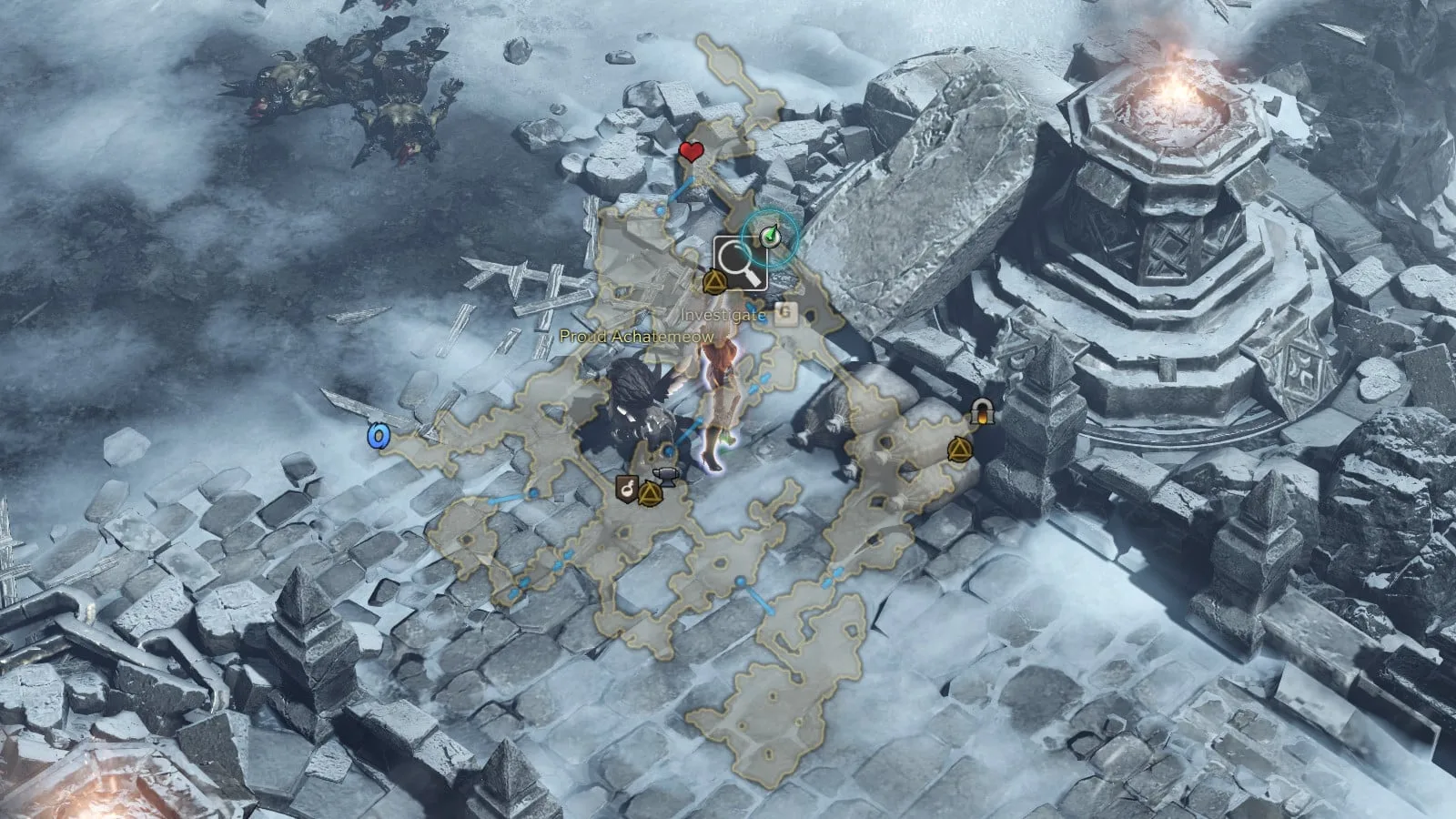Select the glowing archway dungeon entrance marker
The image size is (1456, 819).
coord(982,412)
